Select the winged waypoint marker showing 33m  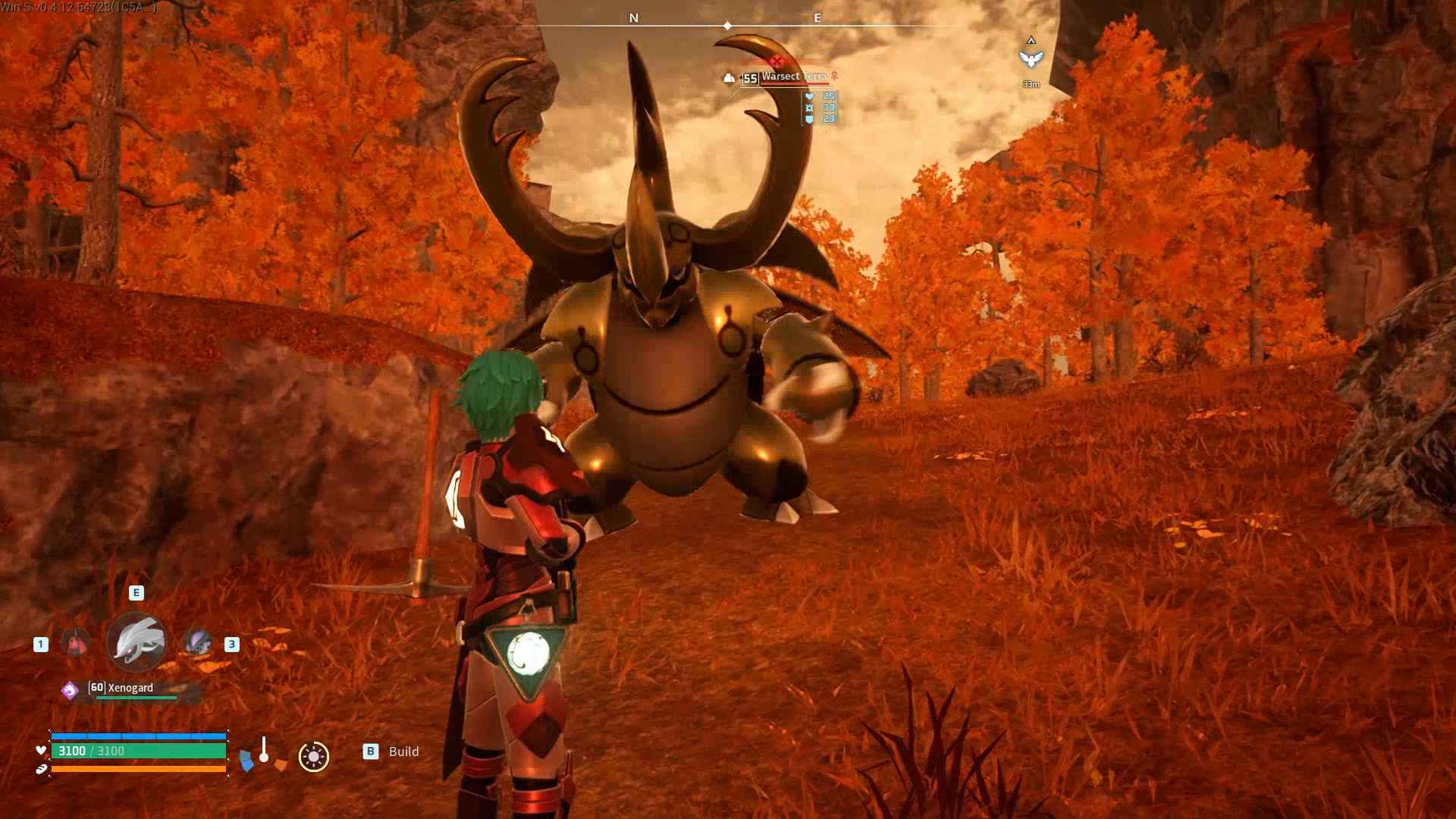[1031, 59]
